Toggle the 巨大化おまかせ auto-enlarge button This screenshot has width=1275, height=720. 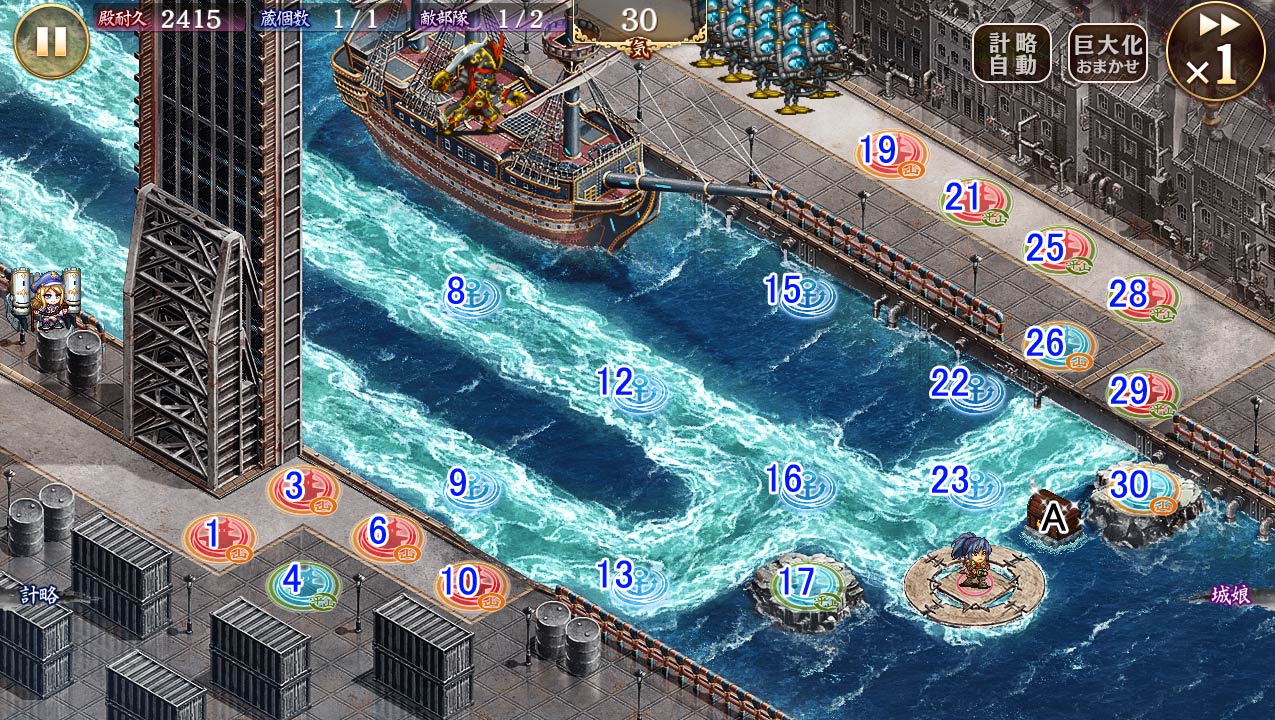click(1107, 52)
